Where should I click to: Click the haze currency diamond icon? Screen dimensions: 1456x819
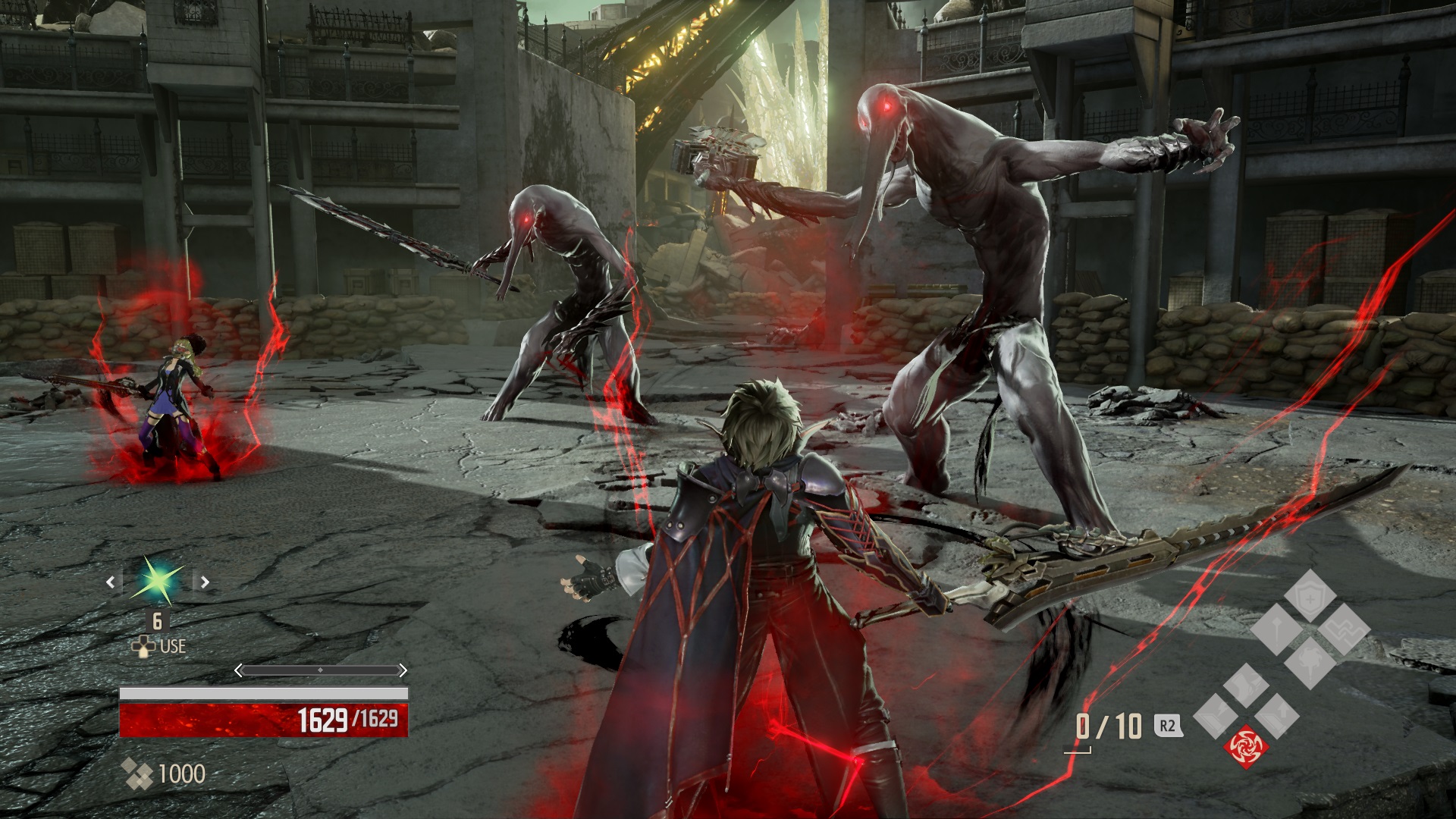(137, 773)
